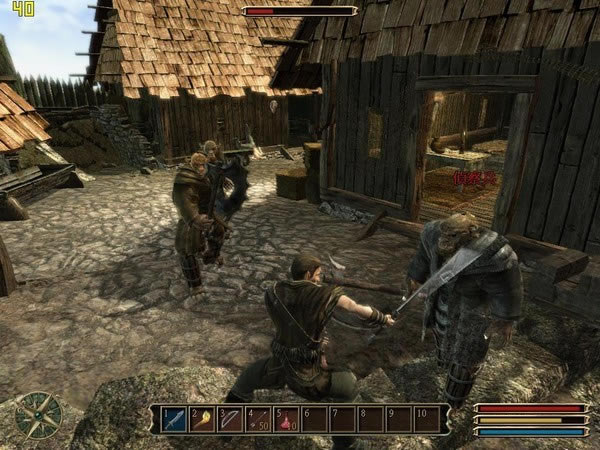The image size is (600, 450).
Task: Select the arrows stack showing 50
Action: [258, 418]
